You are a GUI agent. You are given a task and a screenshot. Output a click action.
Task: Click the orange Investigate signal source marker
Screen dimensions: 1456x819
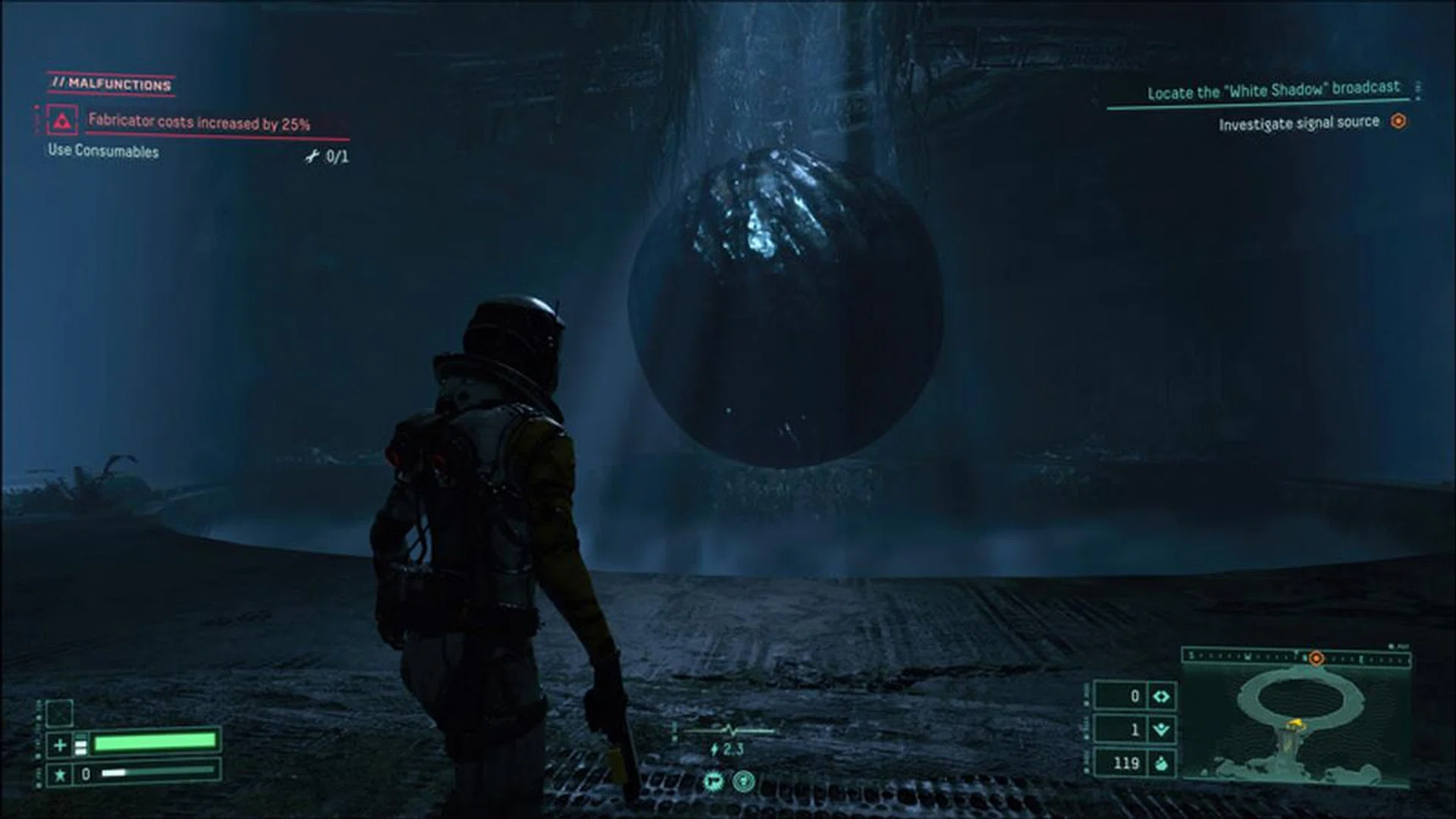pyautogui.click(x=1399, y=121)
